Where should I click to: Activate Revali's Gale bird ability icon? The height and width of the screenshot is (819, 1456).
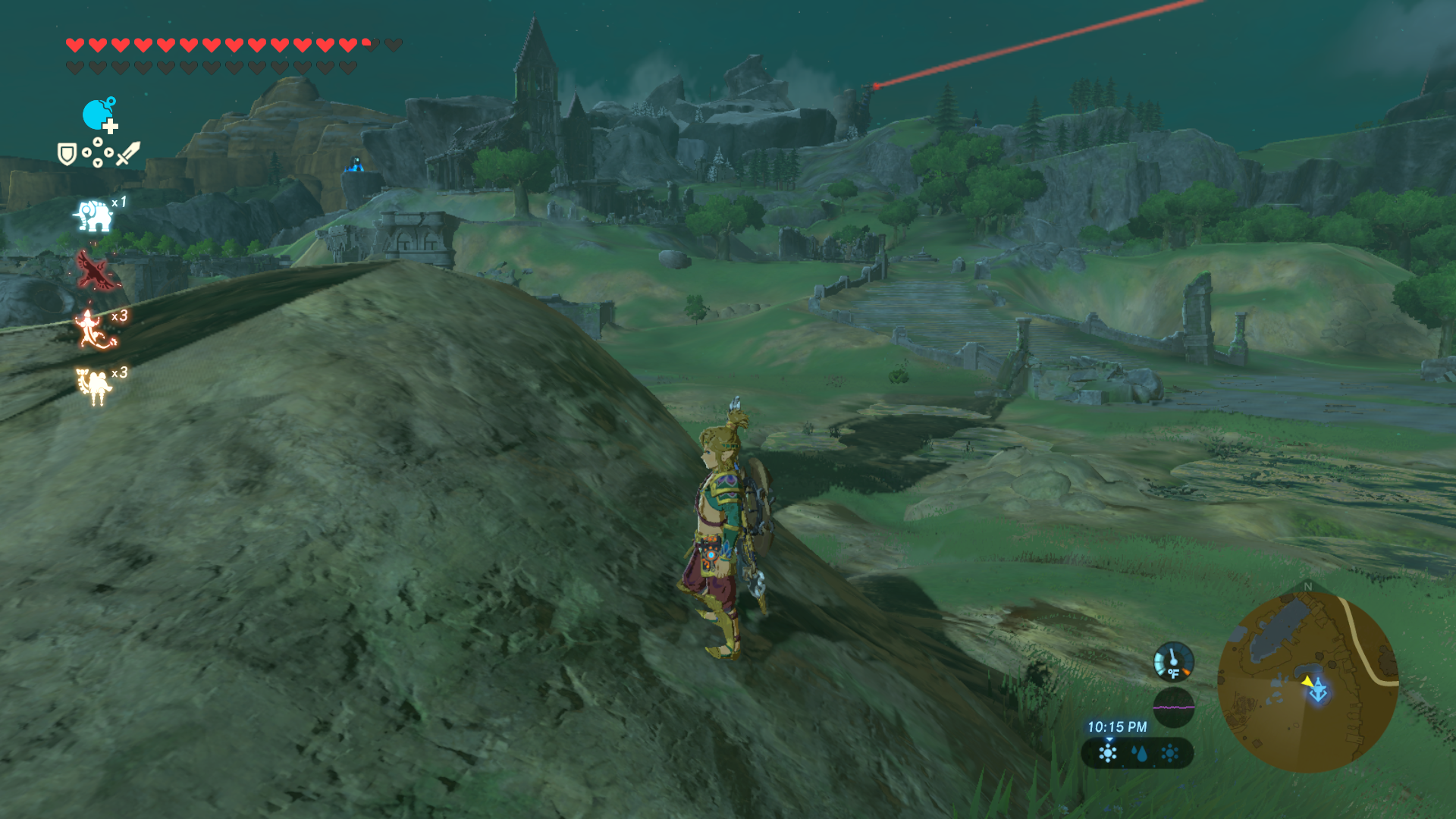96,271
